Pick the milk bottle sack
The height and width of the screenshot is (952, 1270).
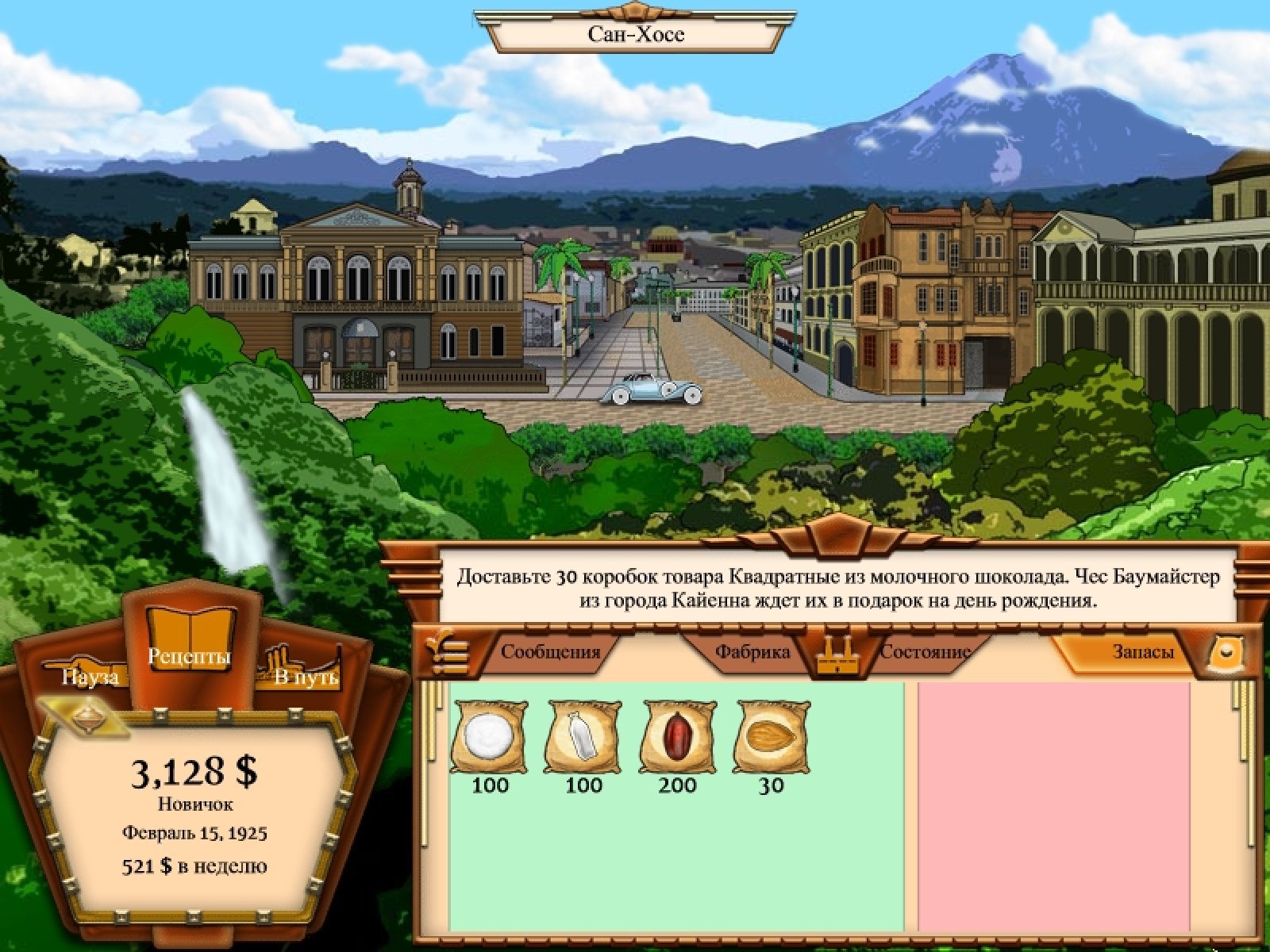(x=583, y=737)
